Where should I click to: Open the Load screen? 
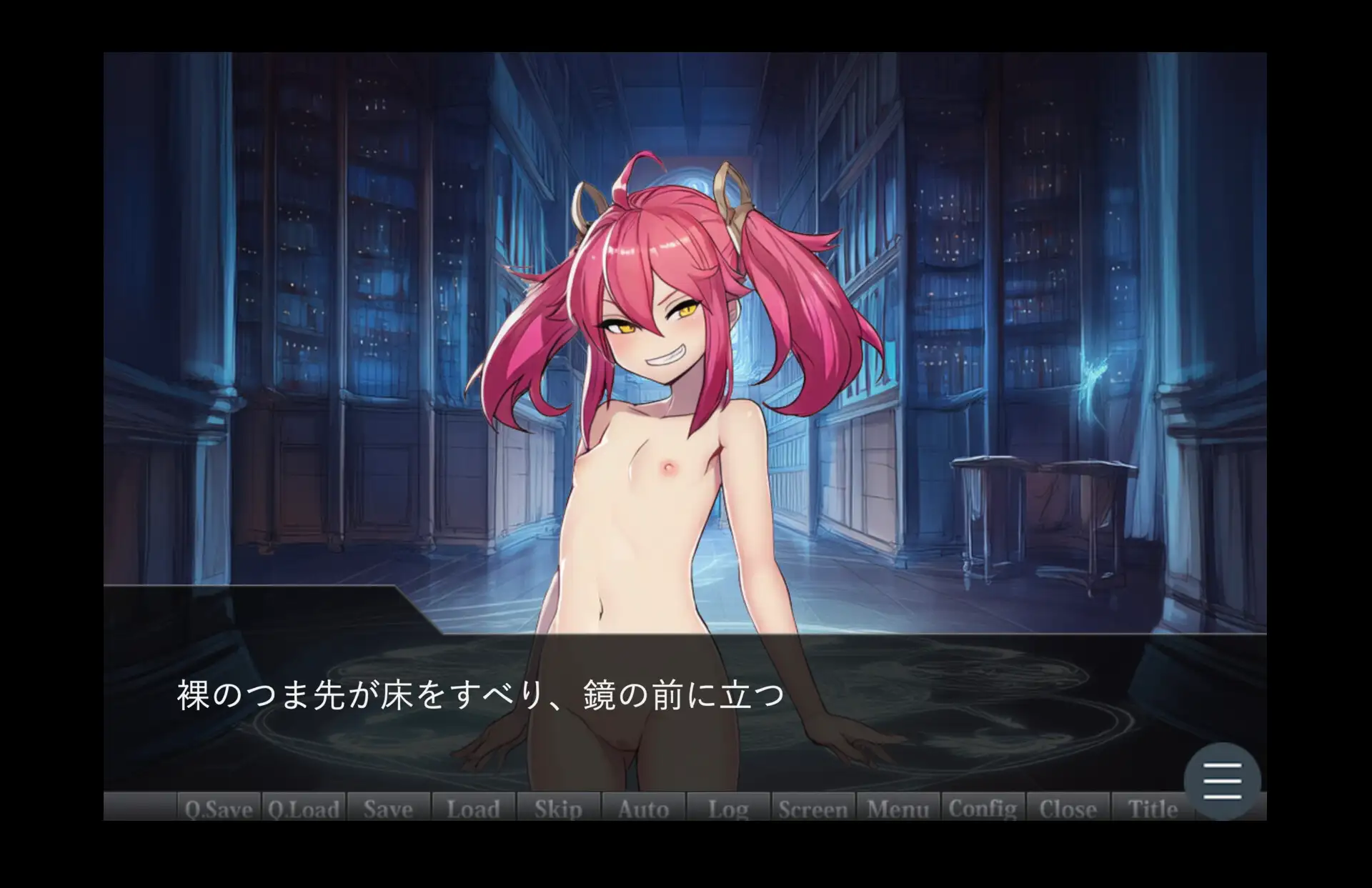pos(473,808)
